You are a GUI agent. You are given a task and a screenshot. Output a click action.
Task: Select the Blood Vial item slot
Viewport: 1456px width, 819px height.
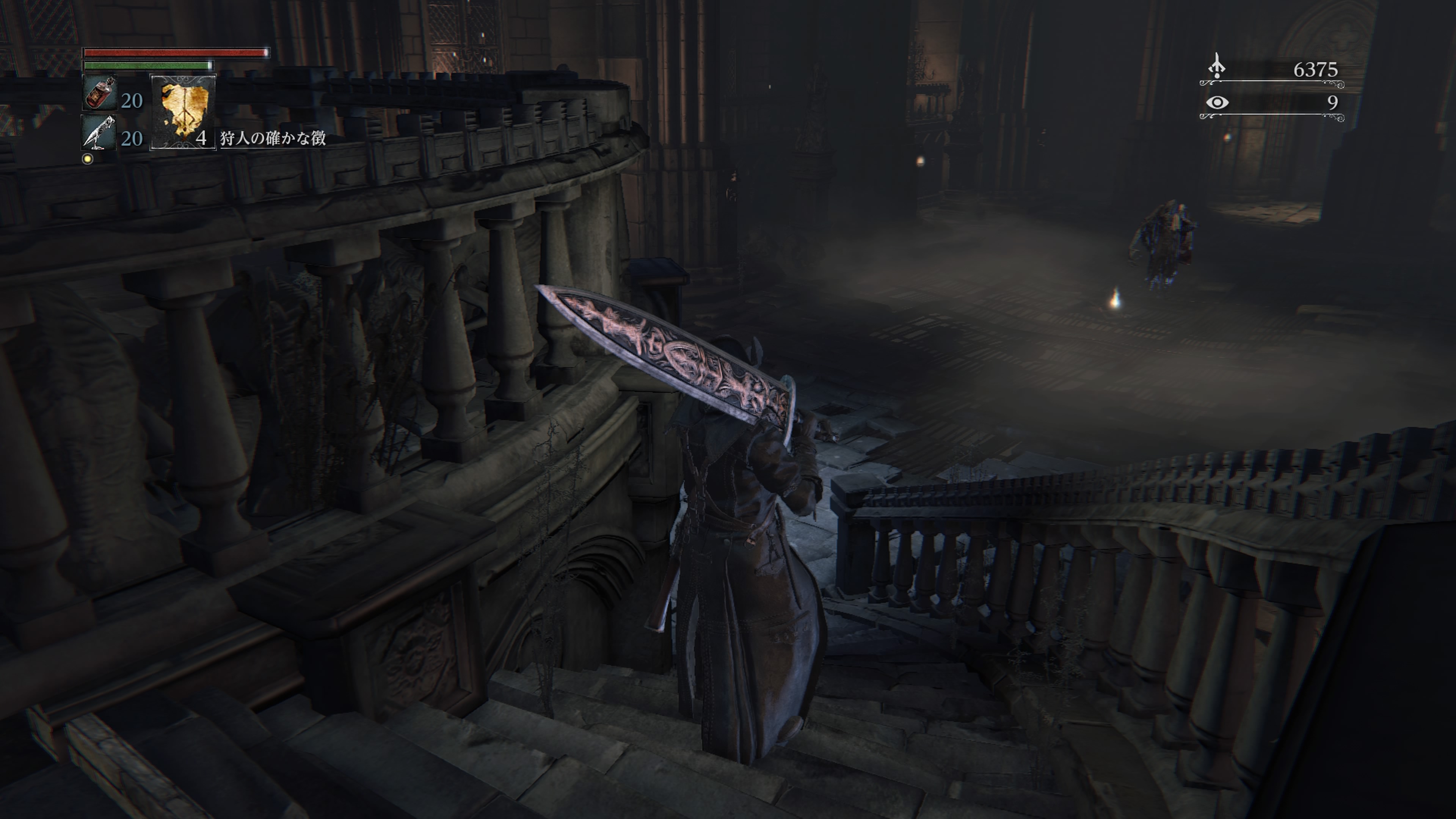coord(100,93)
